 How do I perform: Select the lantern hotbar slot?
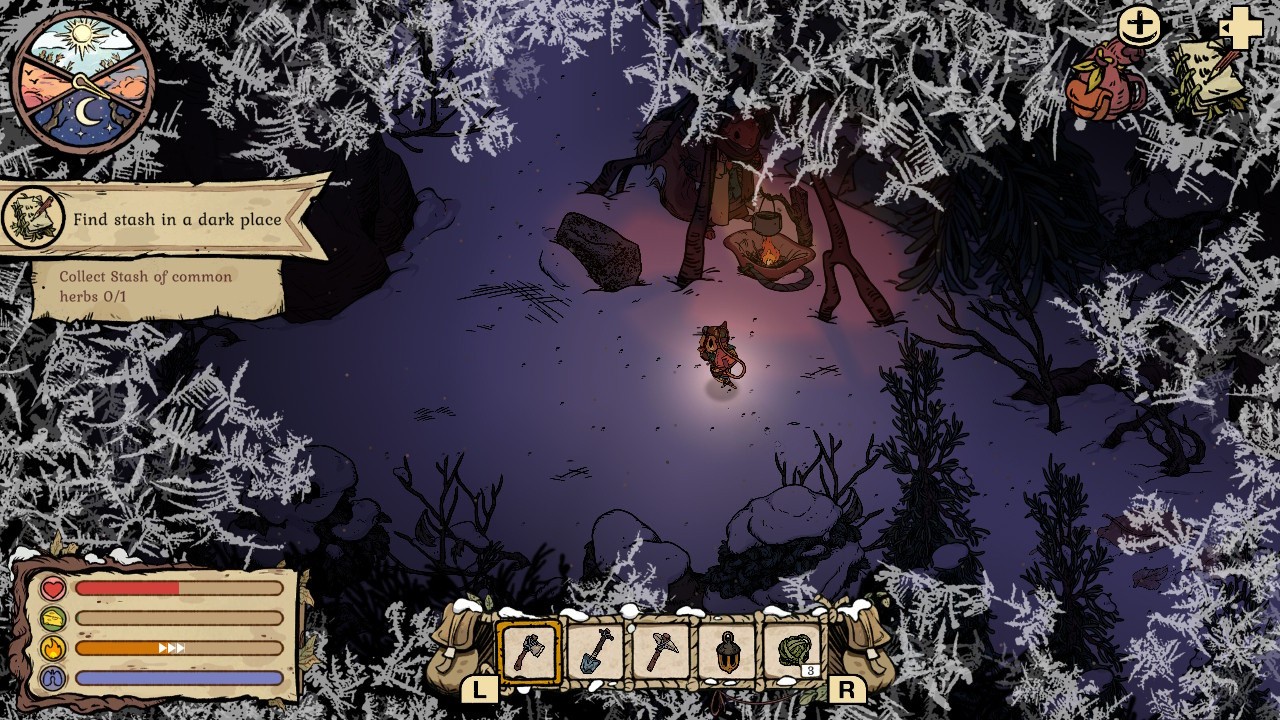(728, 652)
